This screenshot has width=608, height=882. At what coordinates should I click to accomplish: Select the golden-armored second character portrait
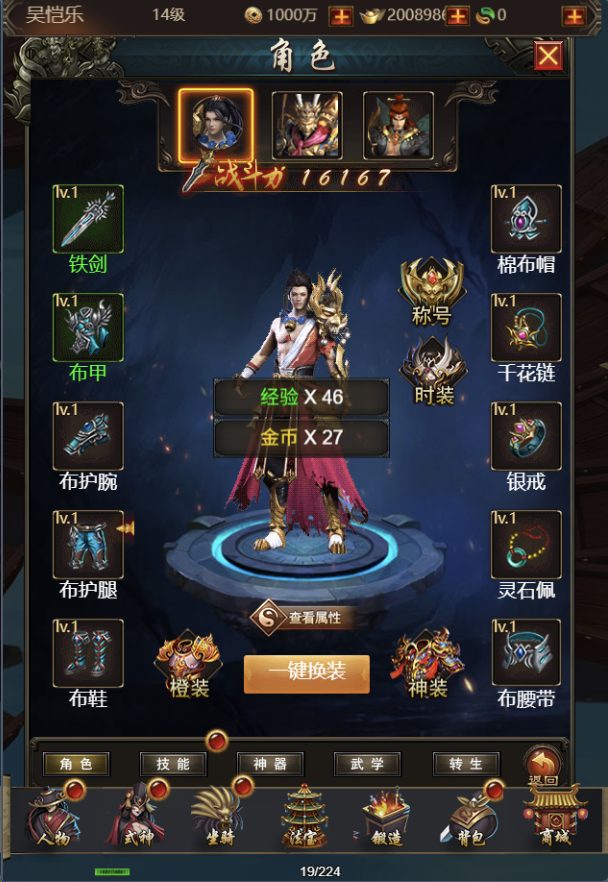(307, 125)
